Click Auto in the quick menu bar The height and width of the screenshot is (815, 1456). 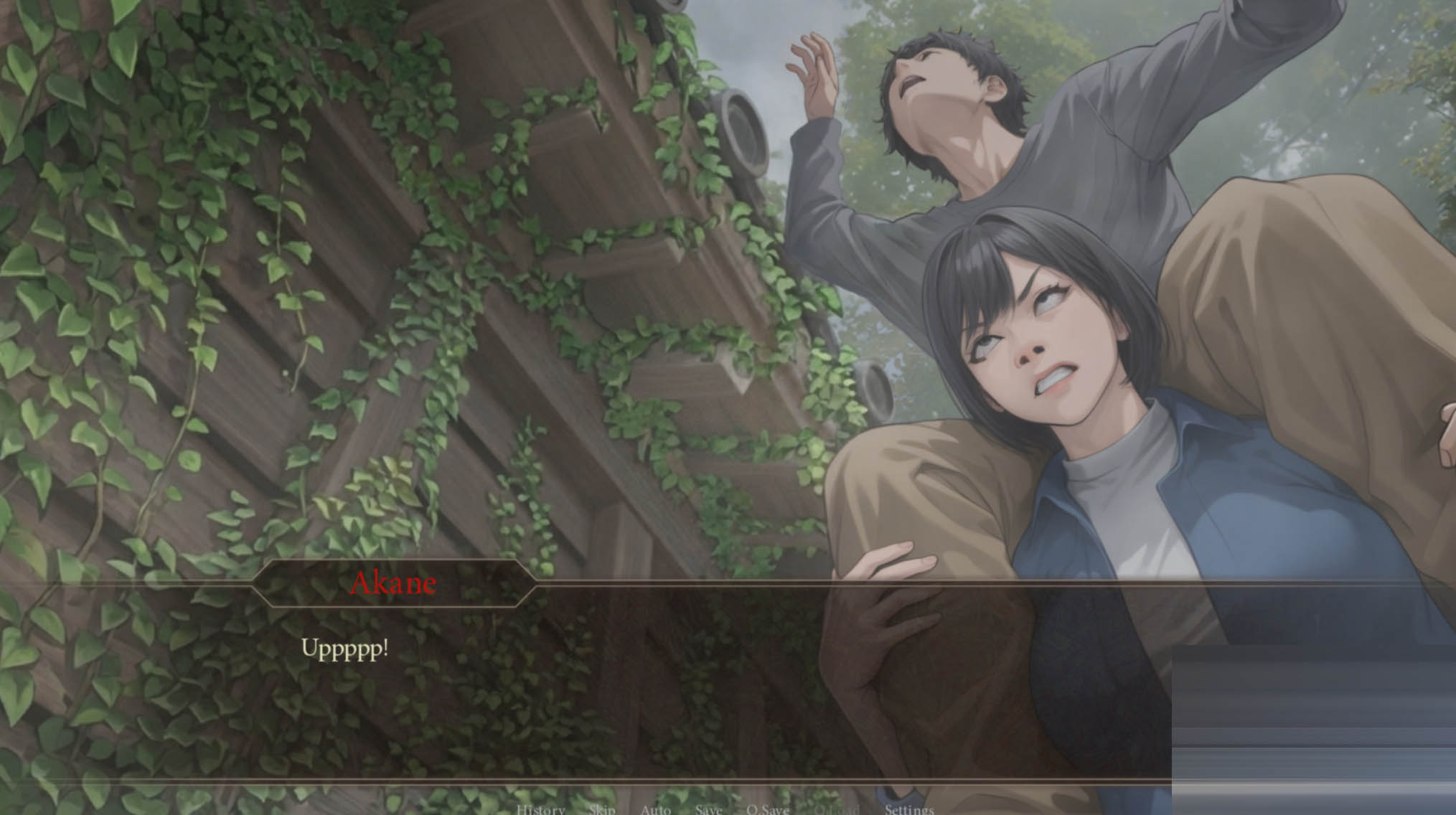point(655,809)
